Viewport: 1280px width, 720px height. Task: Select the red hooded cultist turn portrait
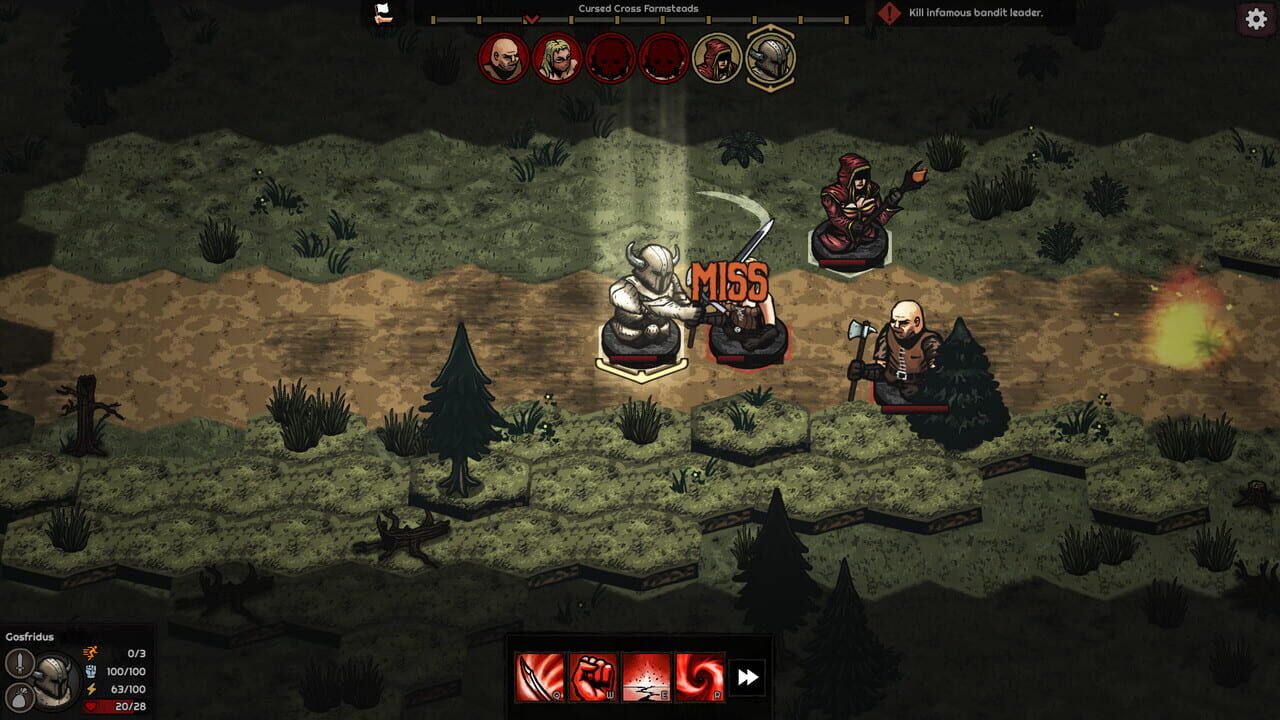pyautogui.click(x=716, y=57)
